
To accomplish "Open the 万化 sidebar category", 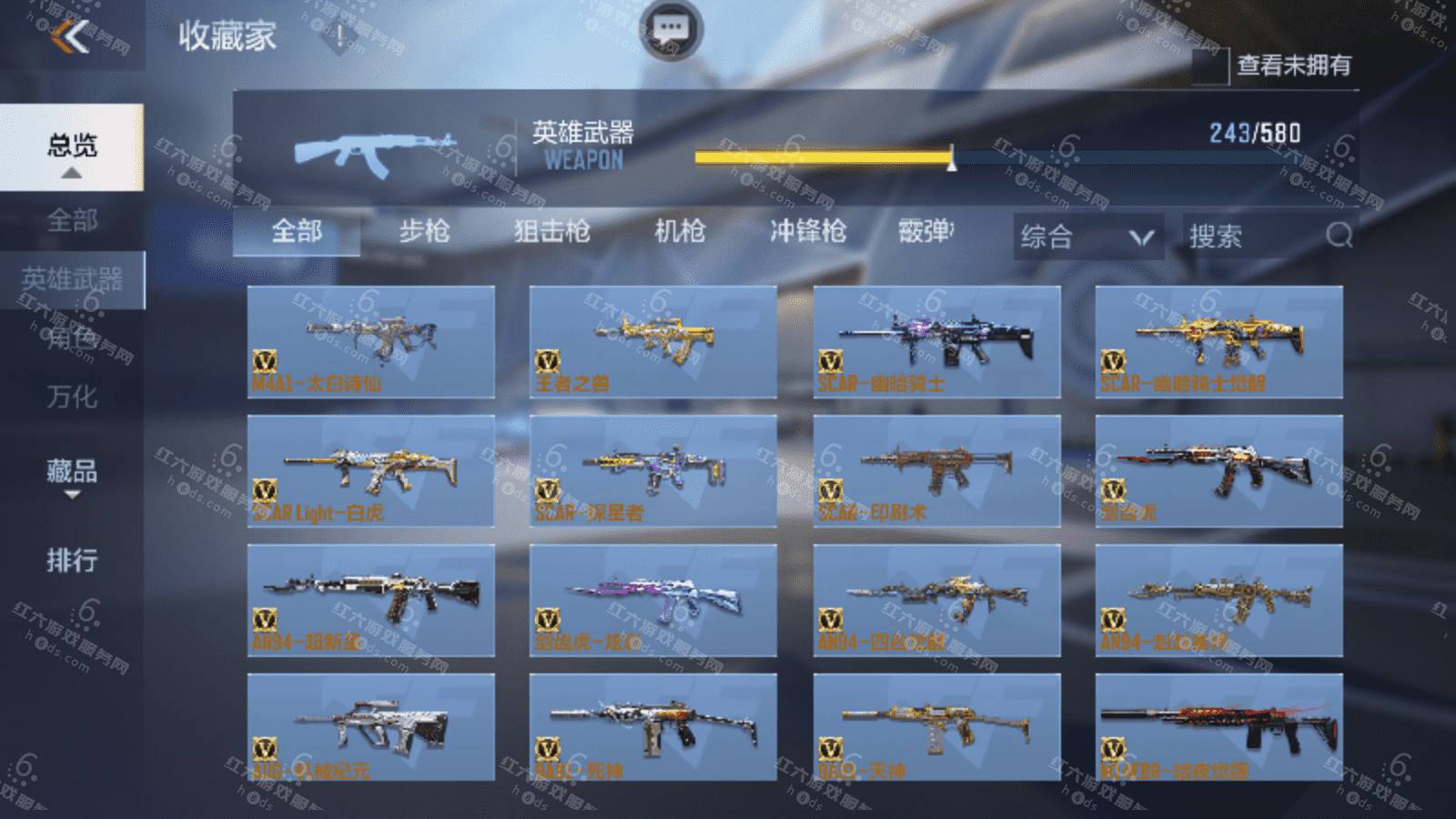I will click(71, 397).
